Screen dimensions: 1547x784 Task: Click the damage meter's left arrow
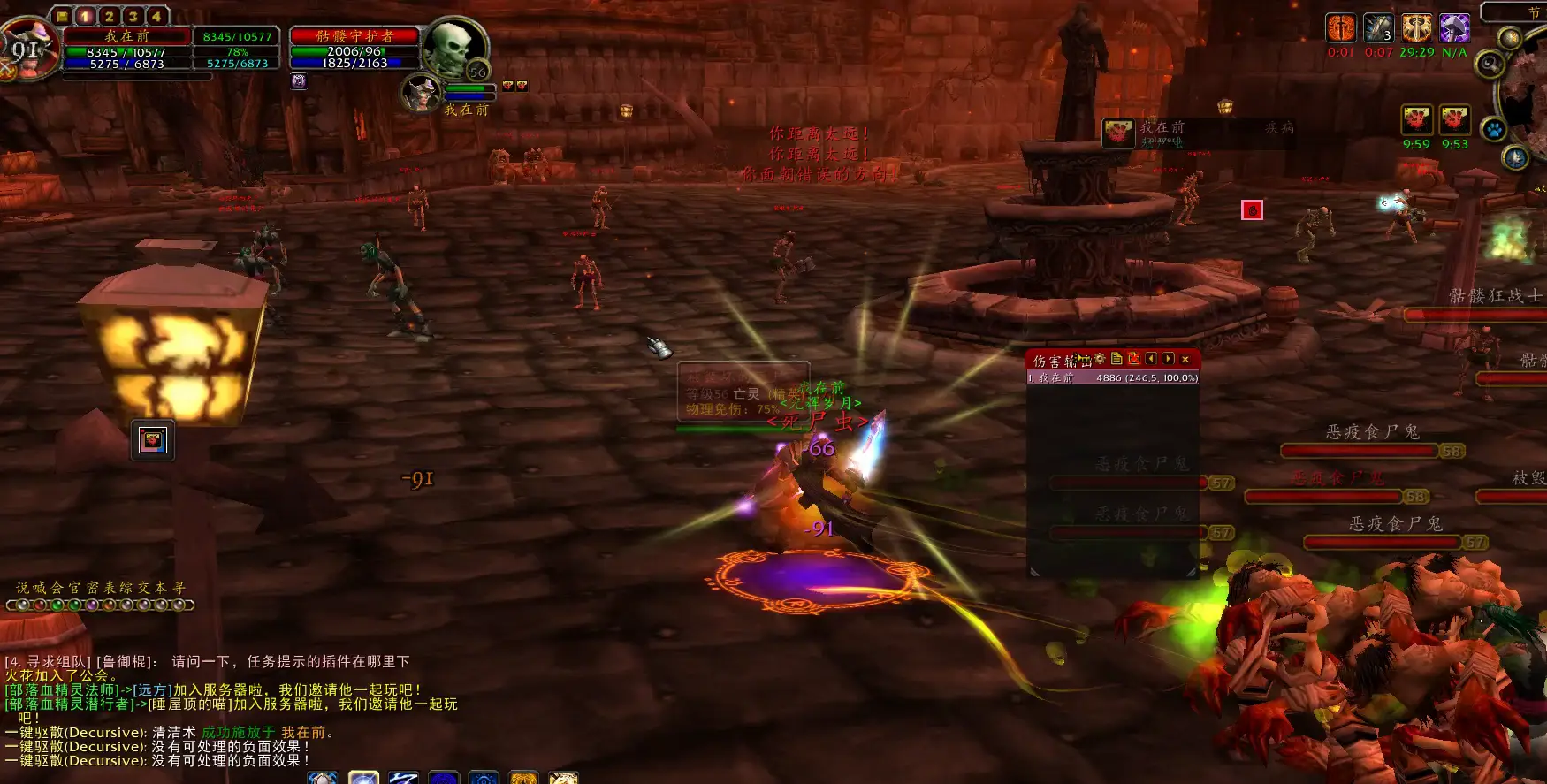[1151, 359]
